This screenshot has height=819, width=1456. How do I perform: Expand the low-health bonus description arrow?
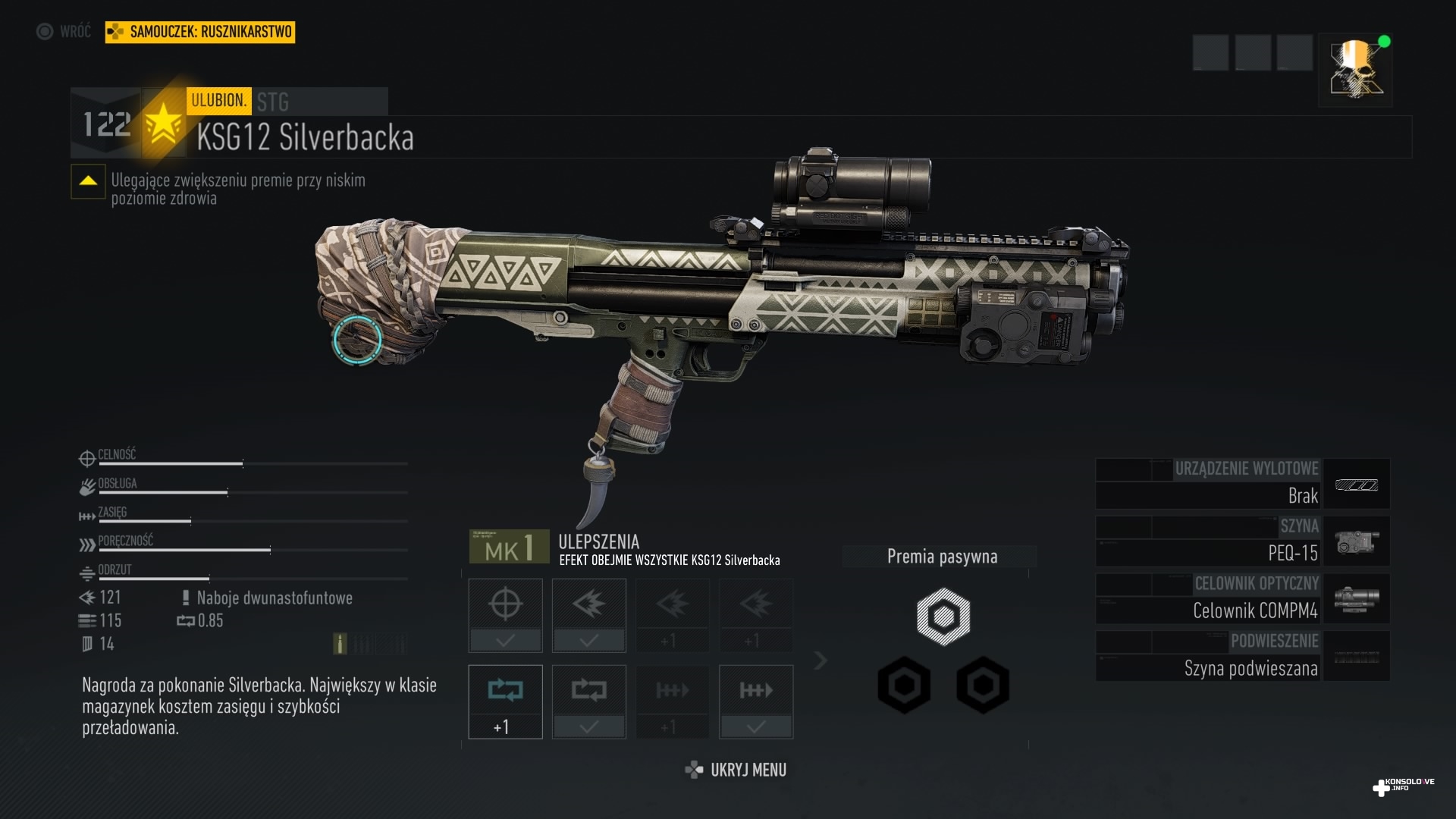(x=88, y=181)
